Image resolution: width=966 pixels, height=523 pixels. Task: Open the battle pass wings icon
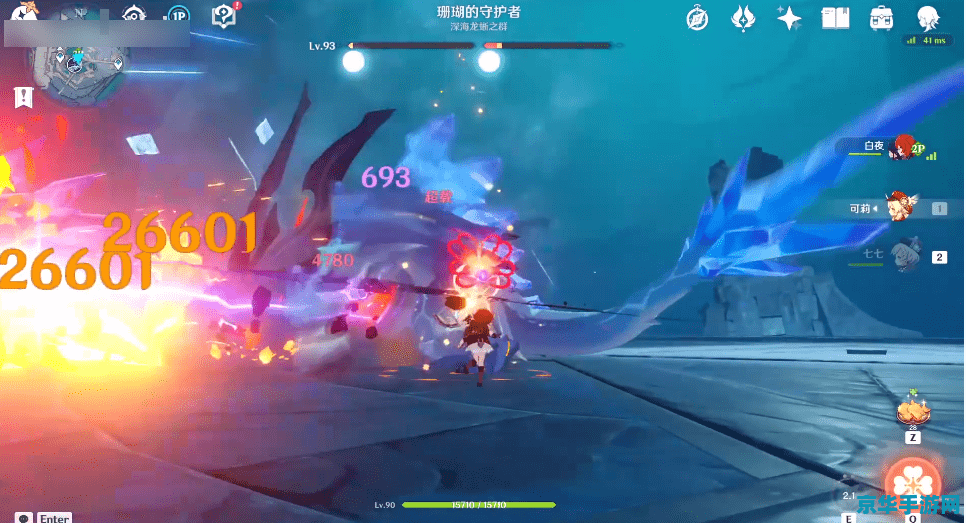[743, 17]
